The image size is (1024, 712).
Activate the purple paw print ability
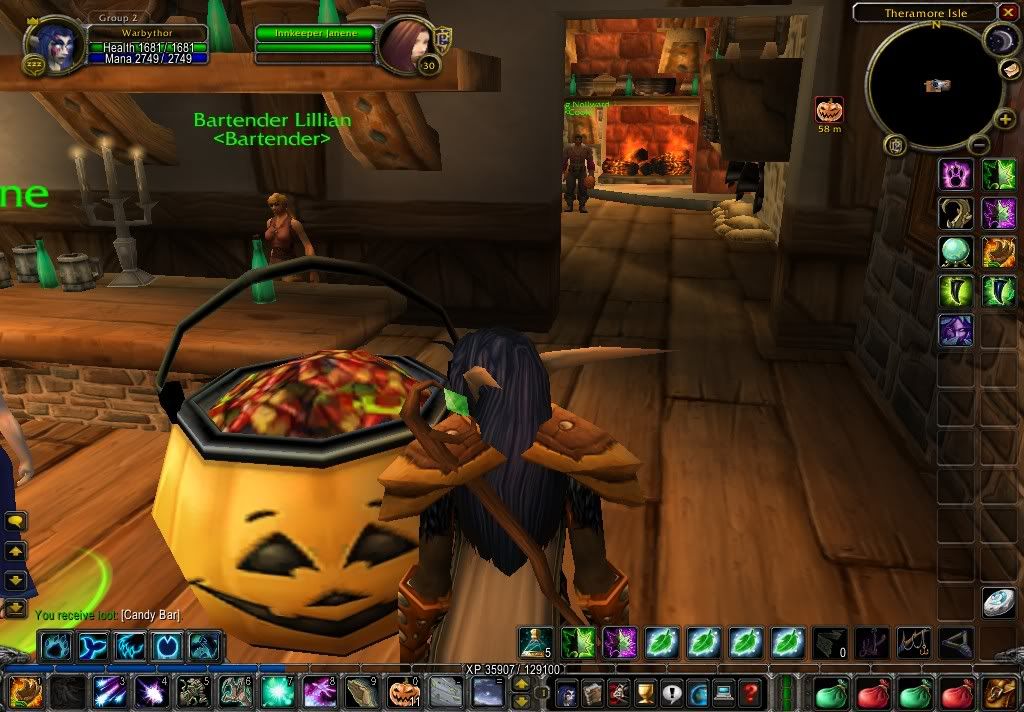click(955, 175)
